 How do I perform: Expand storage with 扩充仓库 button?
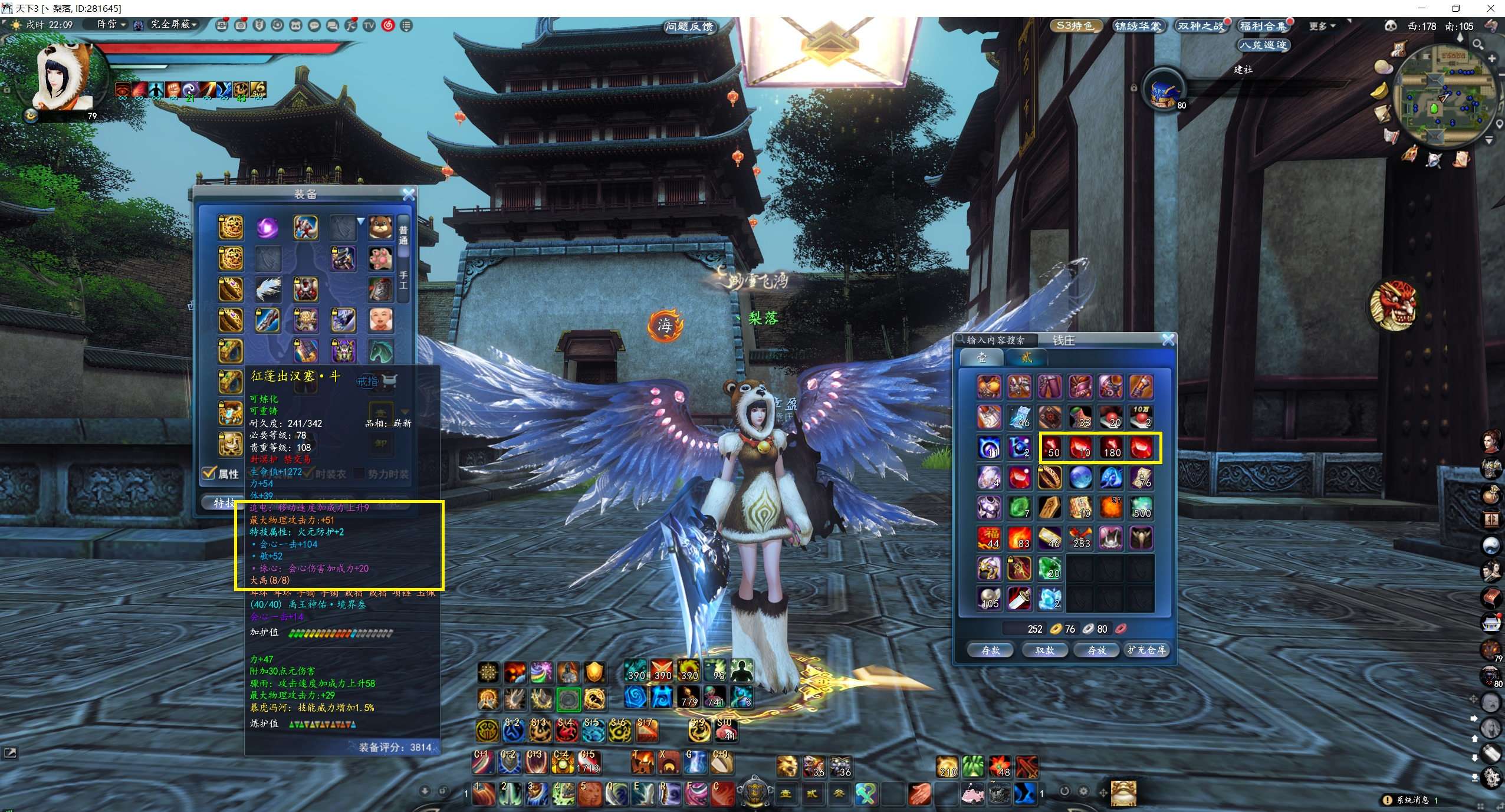[1146, 650]
